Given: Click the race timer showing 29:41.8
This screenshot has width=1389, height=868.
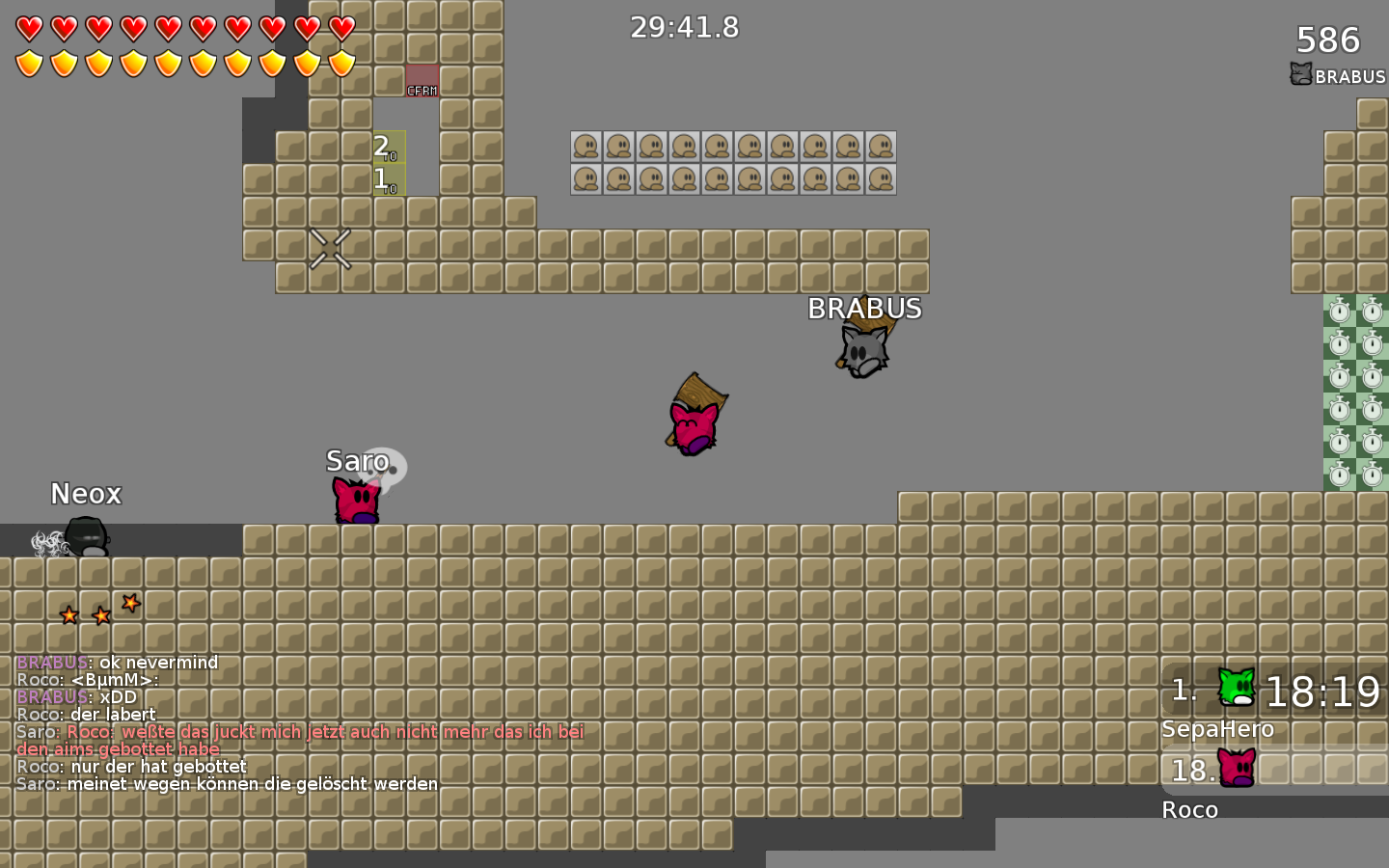Looking at the screenshot, I should tap(684, 28).
